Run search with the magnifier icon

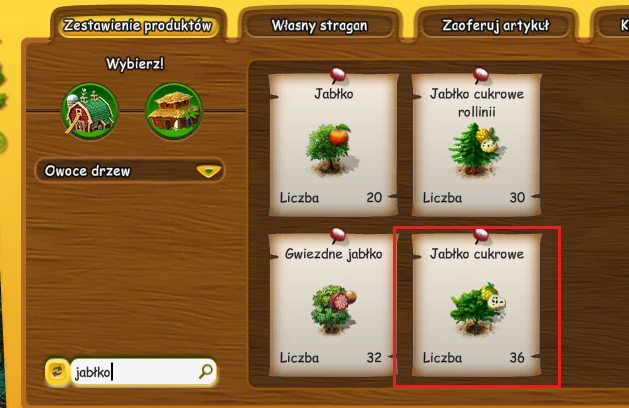click(206, 372)
